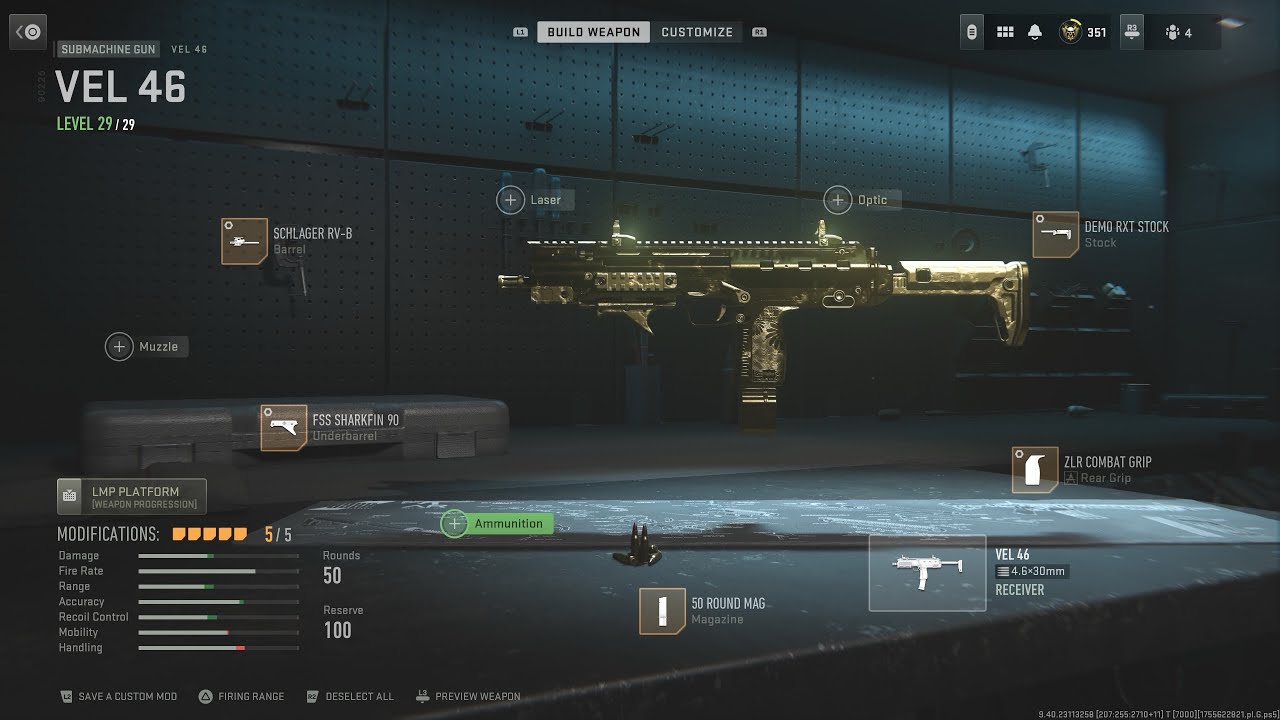Choose the FSS Sharkfin 90 underbarrel slot
This screenshot has width=1280, height=720.
284,428
